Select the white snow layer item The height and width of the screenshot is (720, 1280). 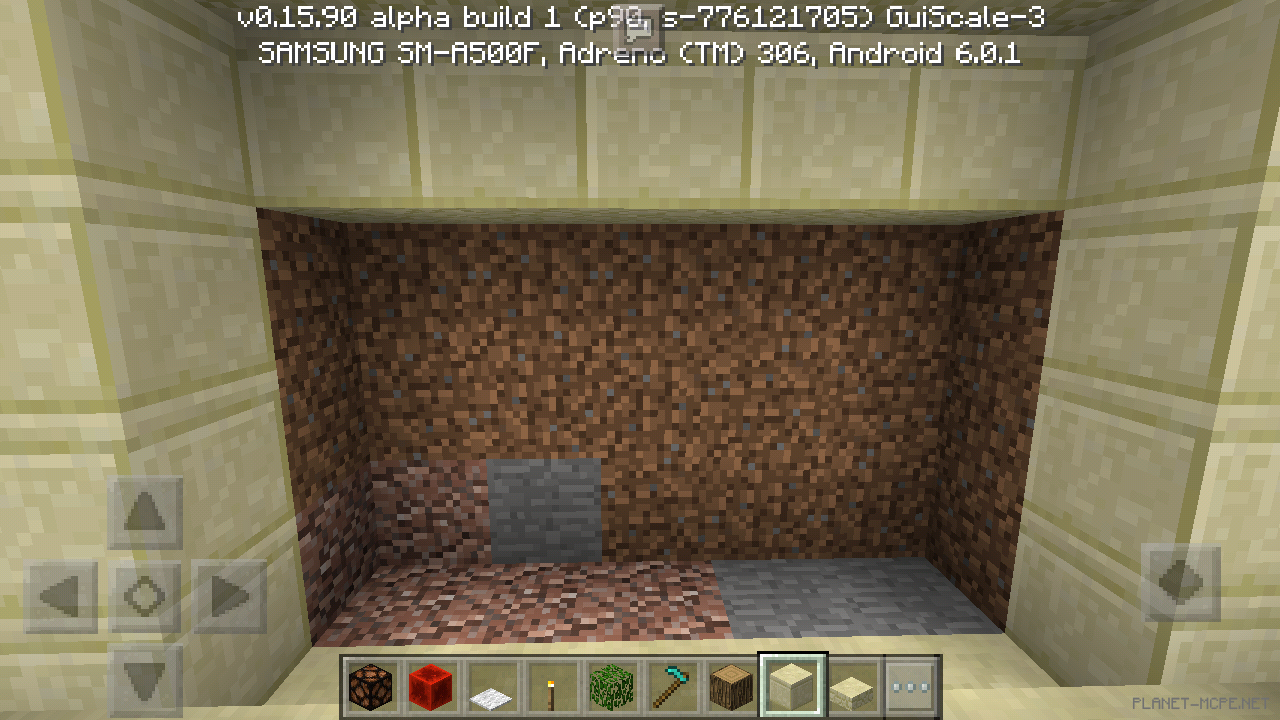(491, 684)
